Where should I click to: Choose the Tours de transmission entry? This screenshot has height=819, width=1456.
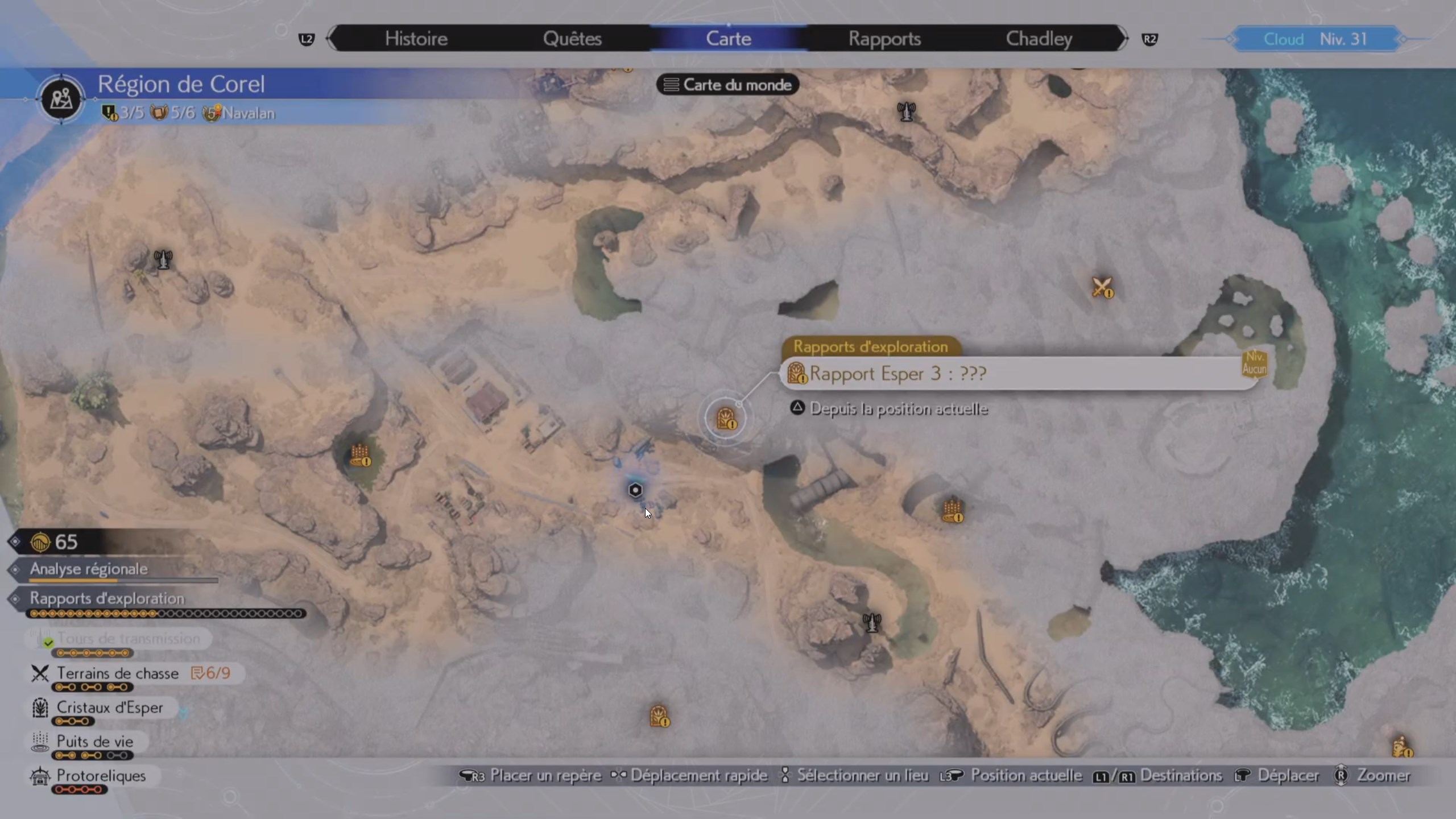click(x=128, y=639)
